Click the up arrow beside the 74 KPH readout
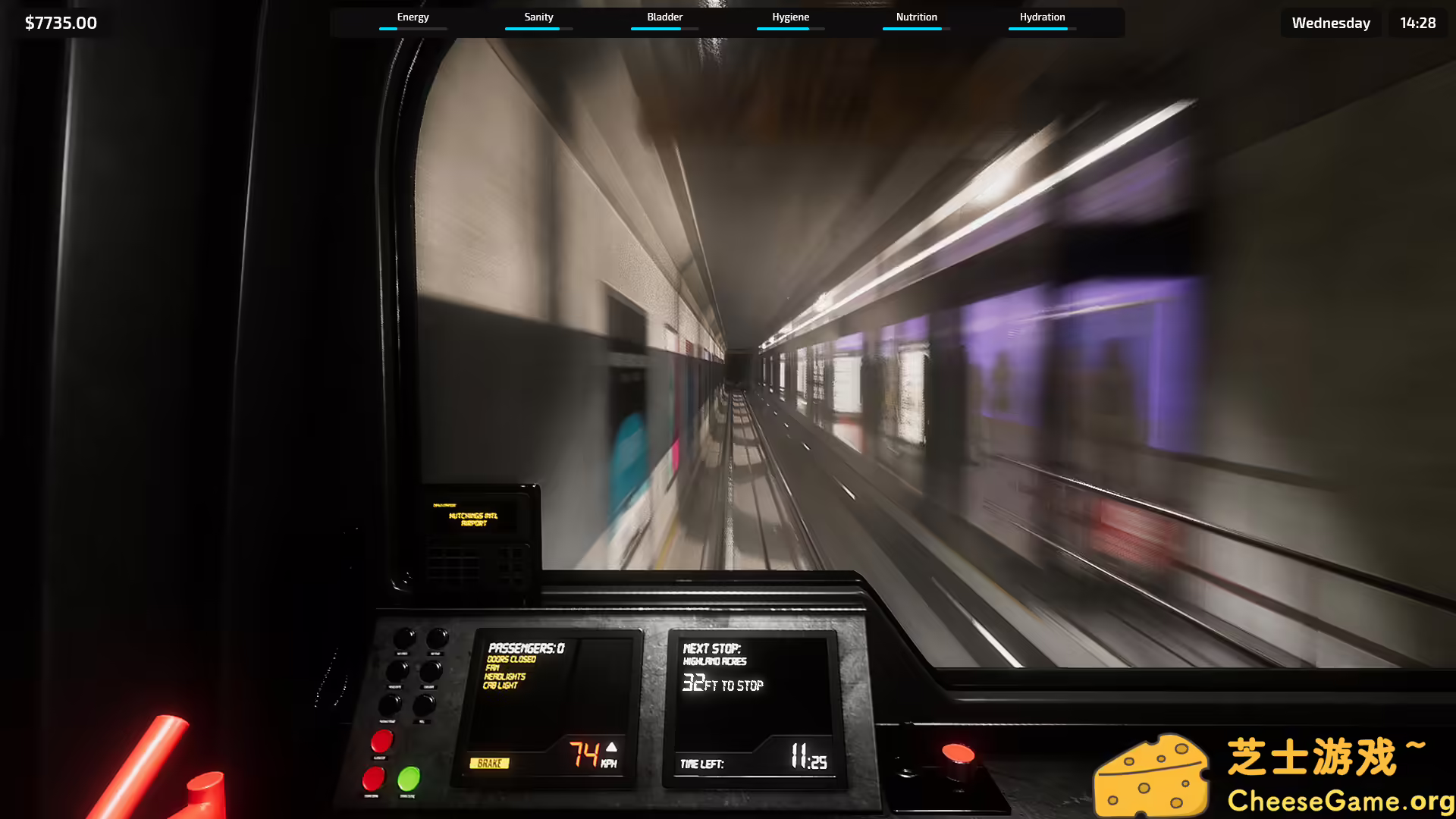Viewport: 1456px width, 819px height. coord(611,748)
